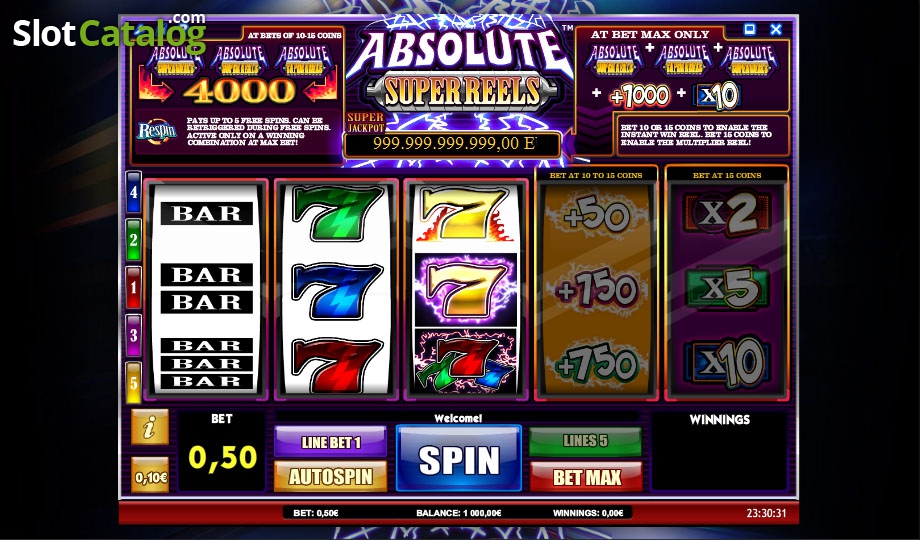Start AUTOSPIN mode

[330, 476]
